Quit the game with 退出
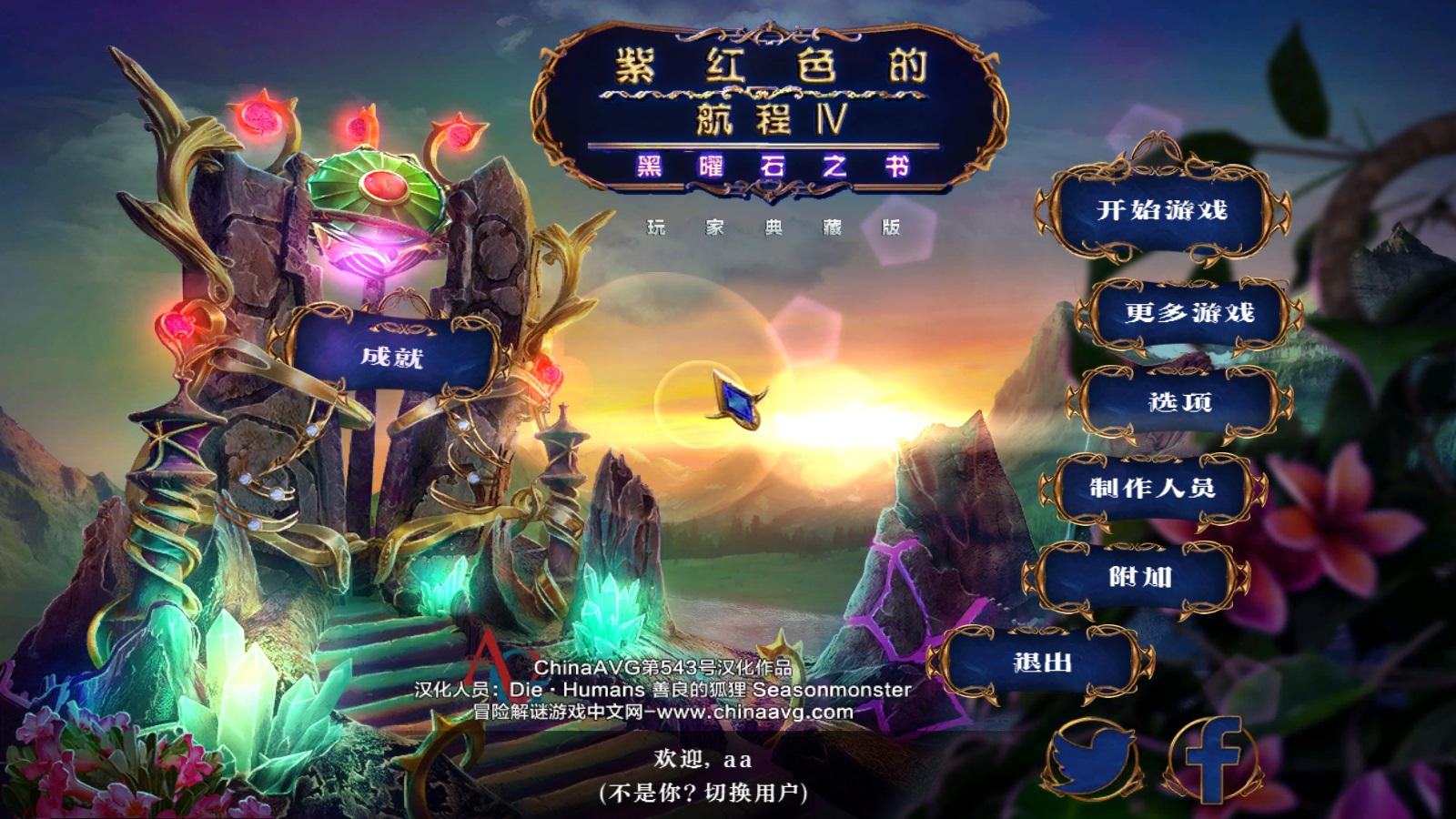Viewport: 1456px width, 819px height. pos(1042,663)
